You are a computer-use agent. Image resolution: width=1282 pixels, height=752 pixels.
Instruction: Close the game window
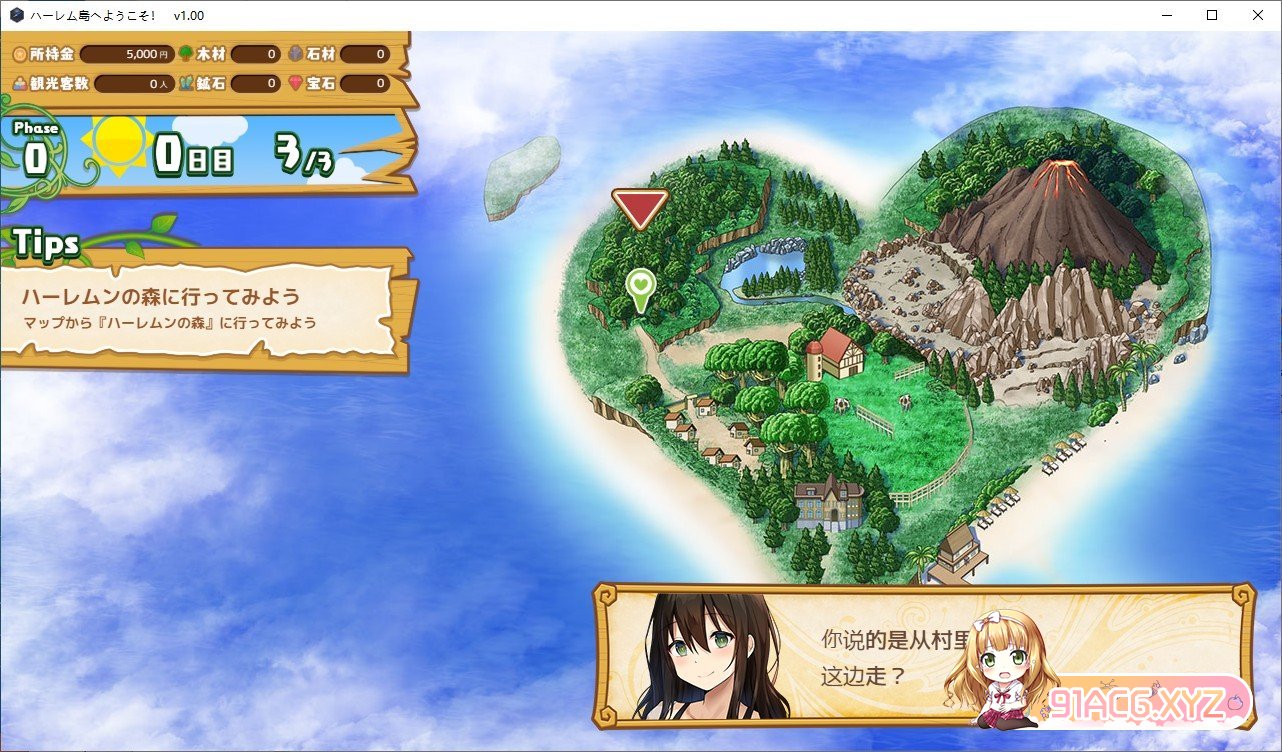click(1257, 15)
